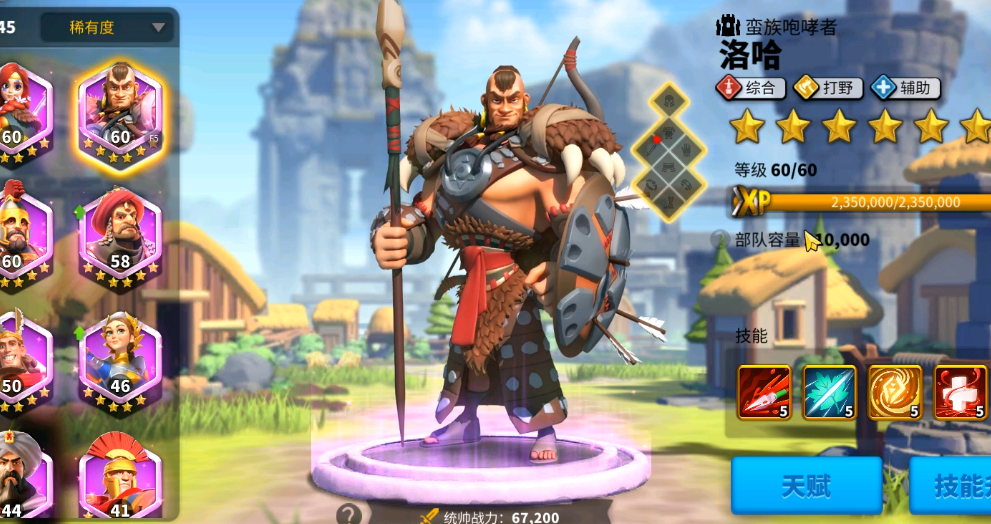This screenshot has height=524, width=991.
Task: Inspect the red cross healing skill
Action: tap(959, 391)
